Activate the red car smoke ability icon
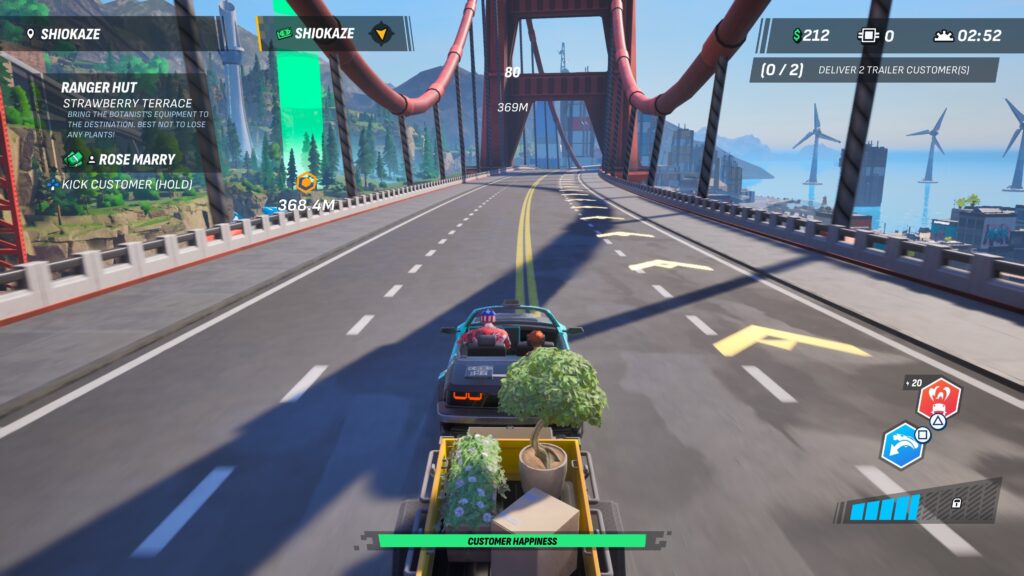The image size is (1024, 576). click(938, 400)
